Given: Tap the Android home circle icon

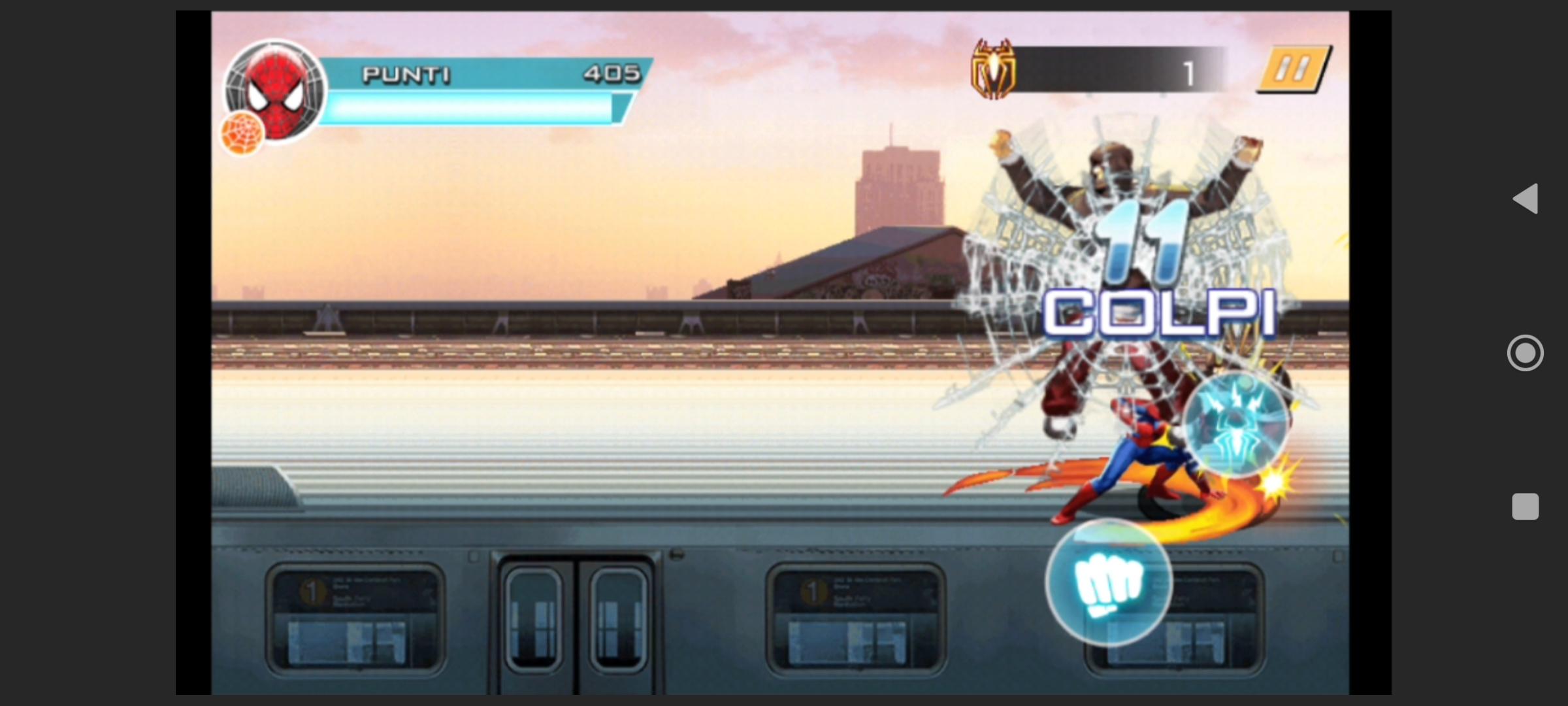Looking at the screenshot, I should click(1526, 353).
